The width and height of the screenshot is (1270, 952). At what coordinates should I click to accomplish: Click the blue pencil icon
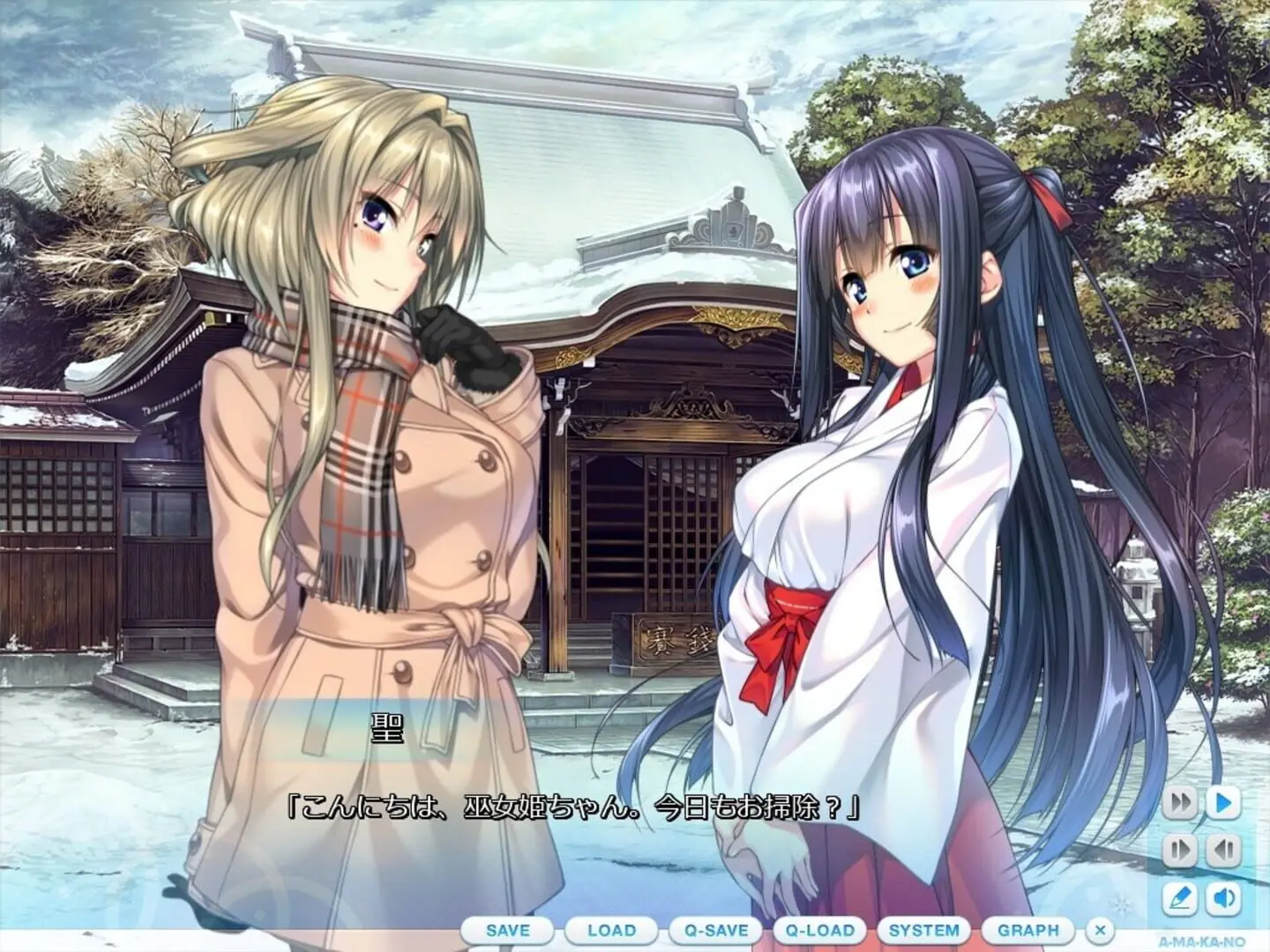click(x=1179, y=898)
